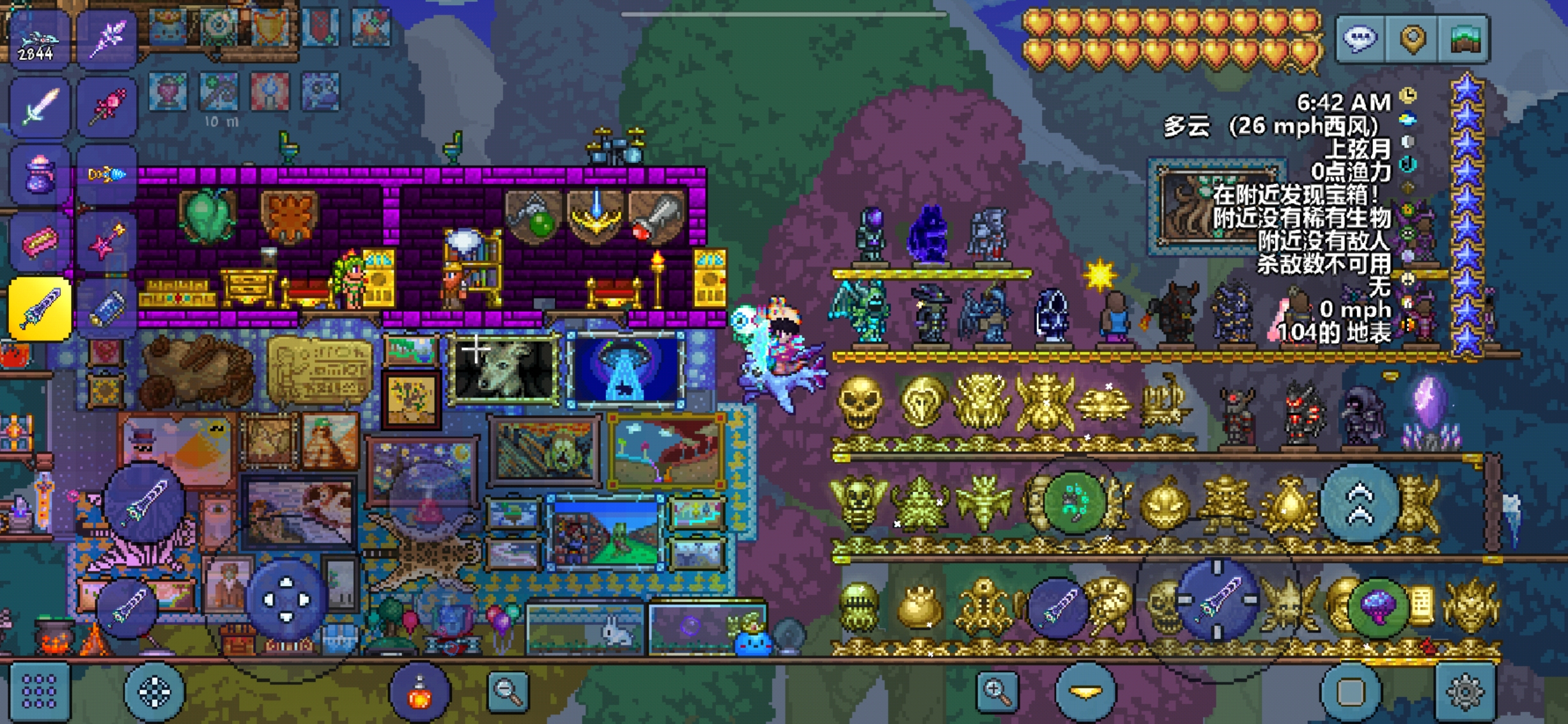The height and width of the screenshot is (724, 1568).
Task: Open the world map button
Action: pyautogui.click(x=1466, y=38)
